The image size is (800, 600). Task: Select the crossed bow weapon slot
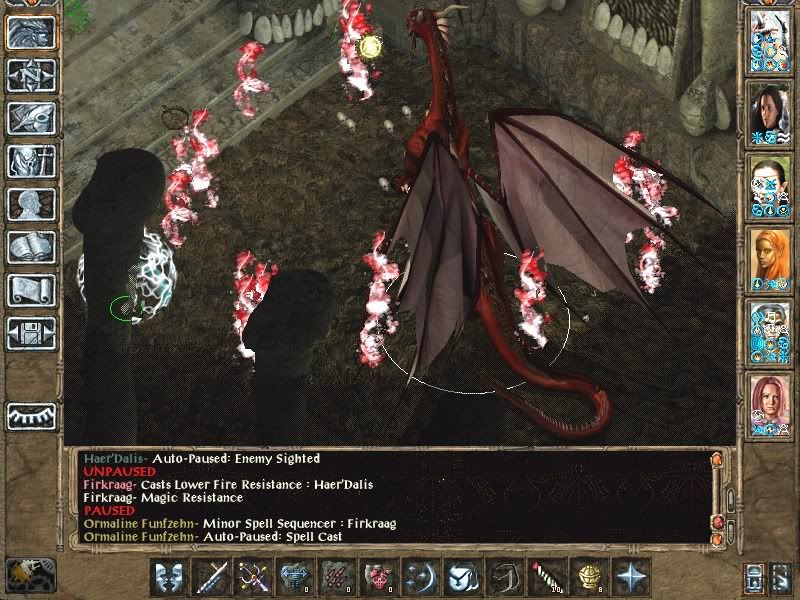click(x=253, y=577)
